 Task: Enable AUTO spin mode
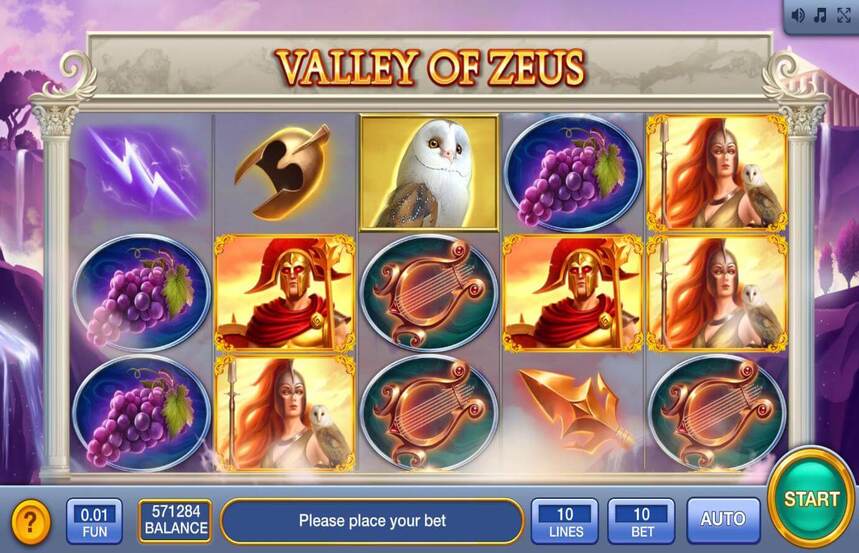coord(723,520)
